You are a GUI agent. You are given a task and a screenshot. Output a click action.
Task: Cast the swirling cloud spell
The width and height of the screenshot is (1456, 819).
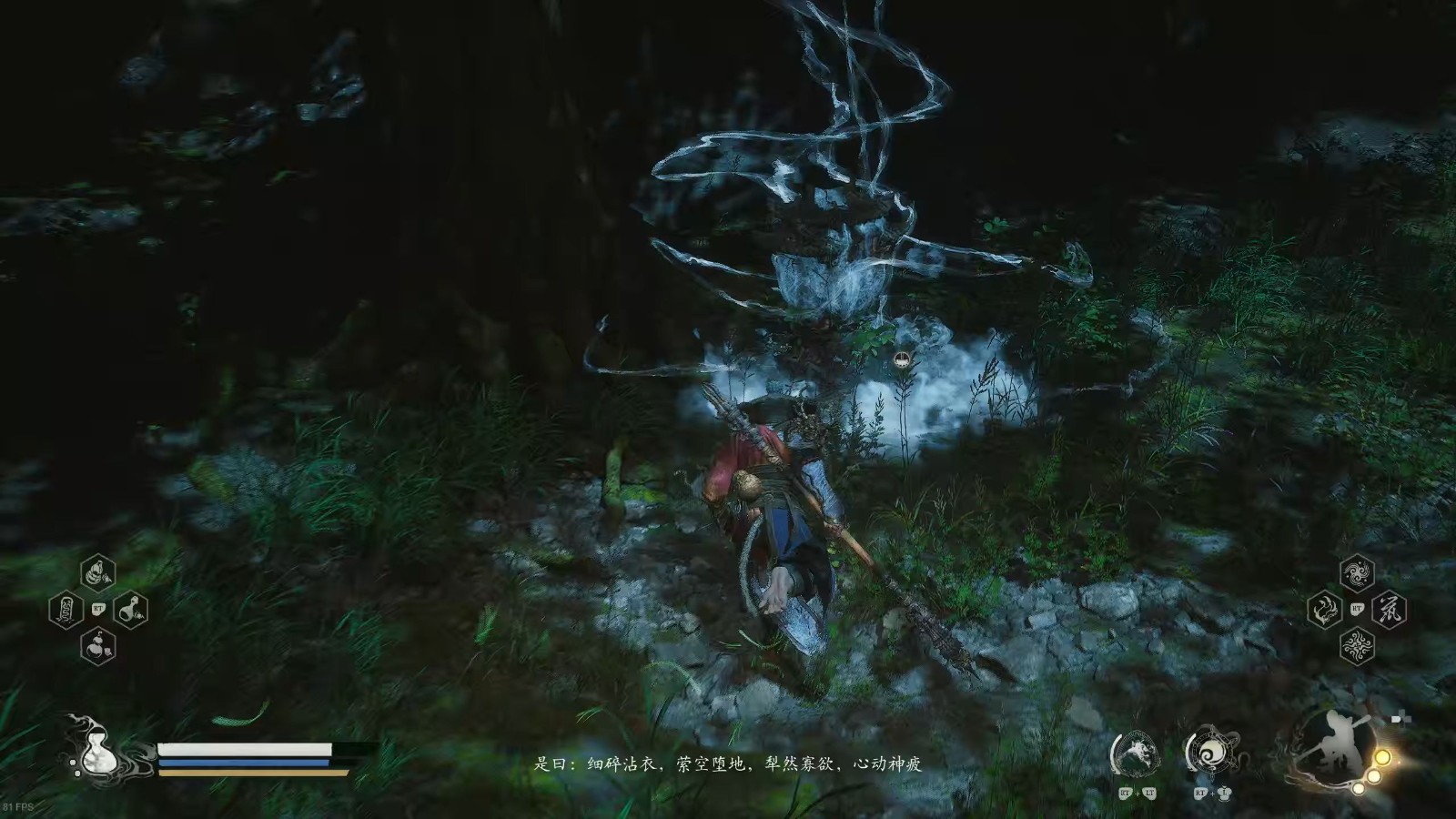pos(1357,573)
